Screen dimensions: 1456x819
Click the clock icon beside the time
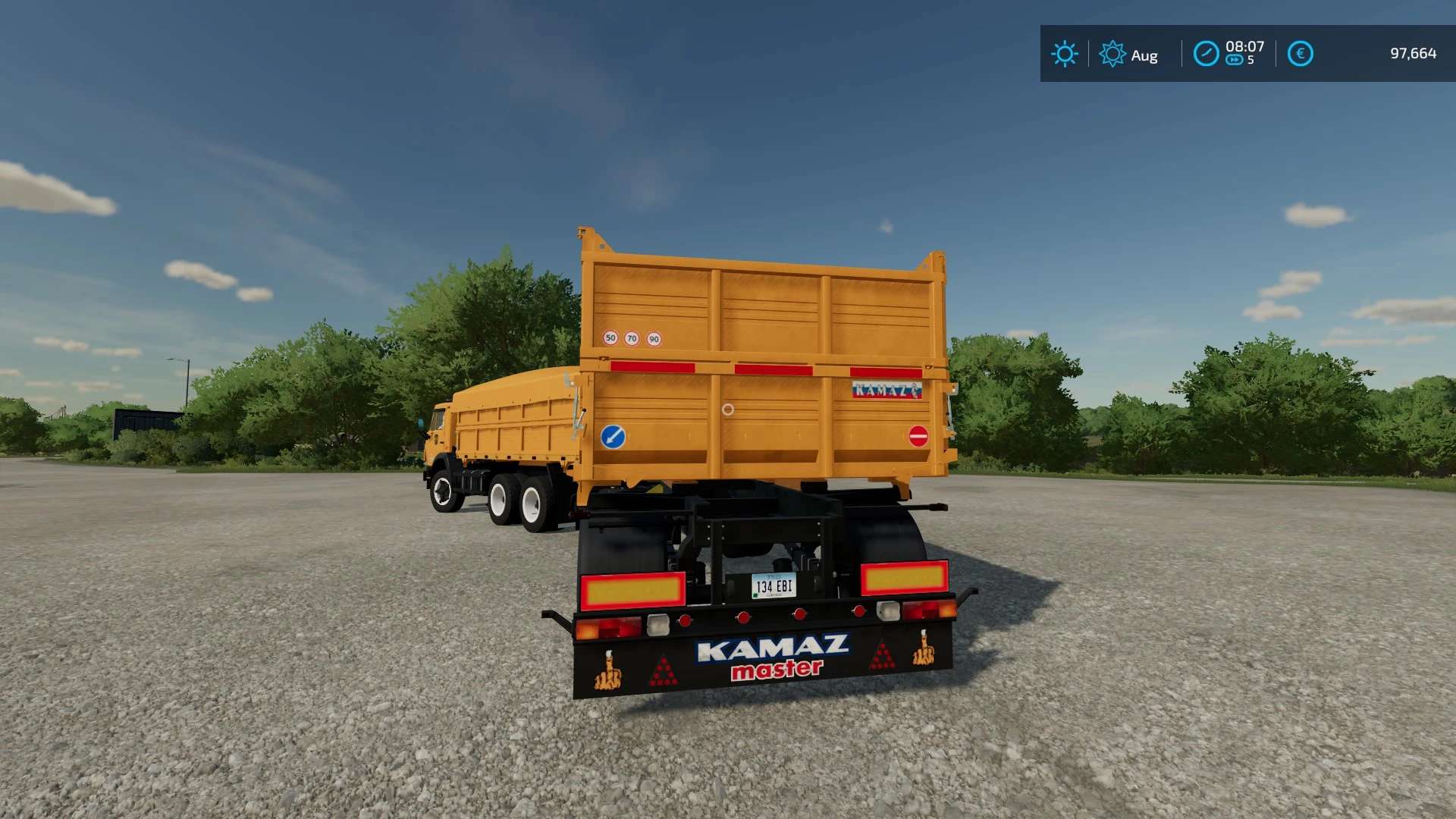pos(1206,54)
